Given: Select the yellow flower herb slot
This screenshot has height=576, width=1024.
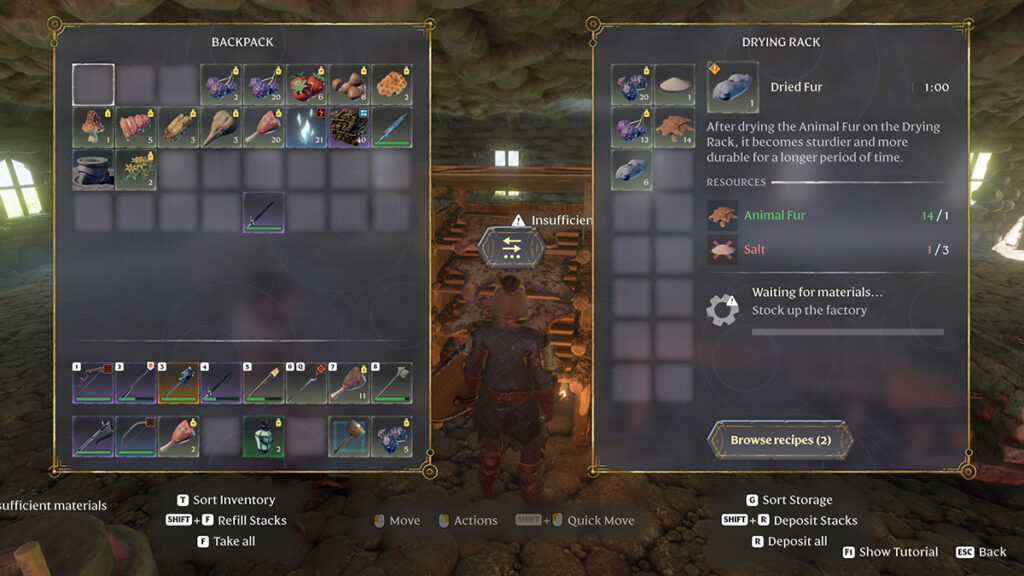Looking at the screenshot, I should pyautogui.click(x=136, y=170).
